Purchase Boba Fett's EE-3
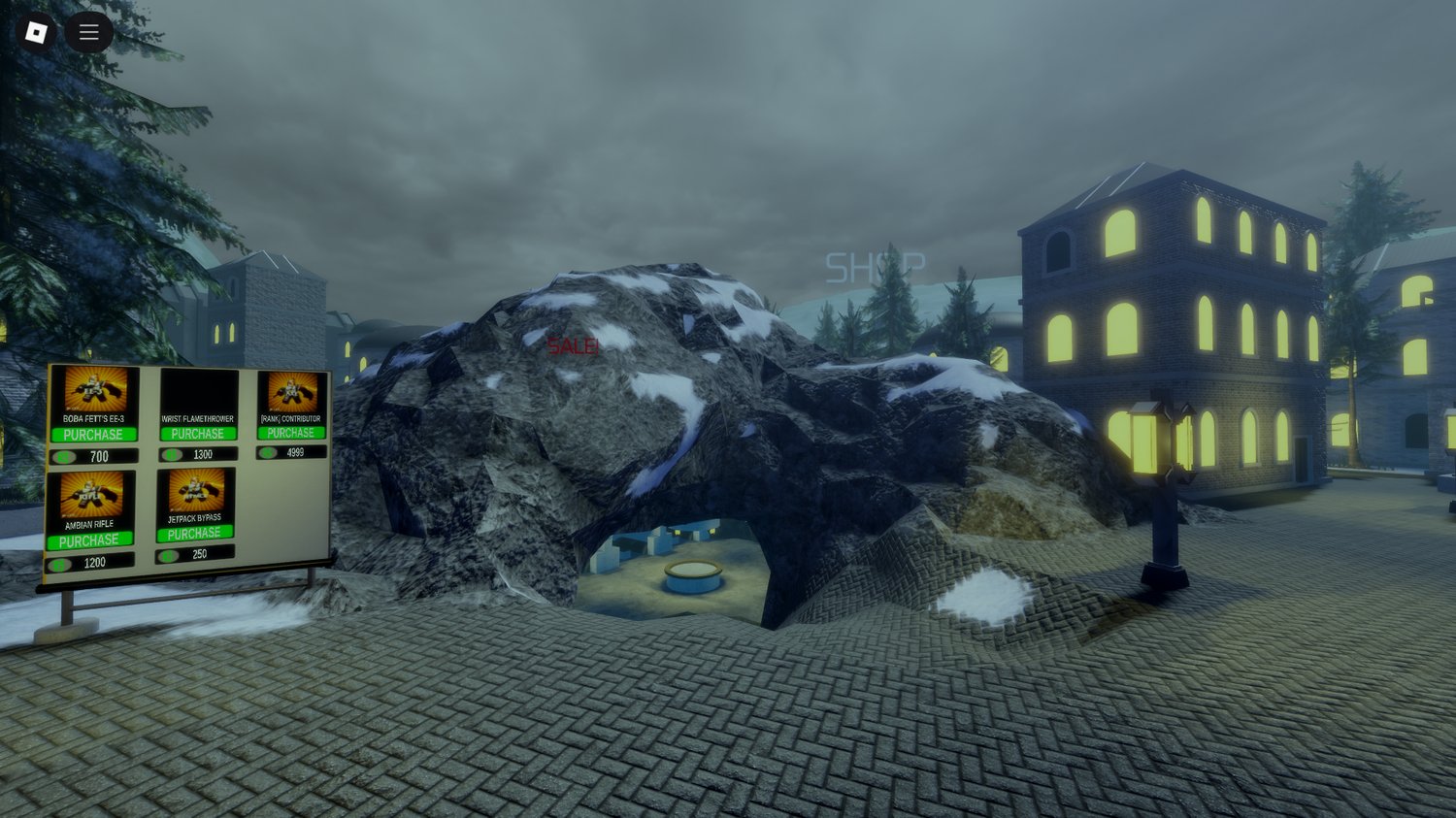 (x=93, y=433)
